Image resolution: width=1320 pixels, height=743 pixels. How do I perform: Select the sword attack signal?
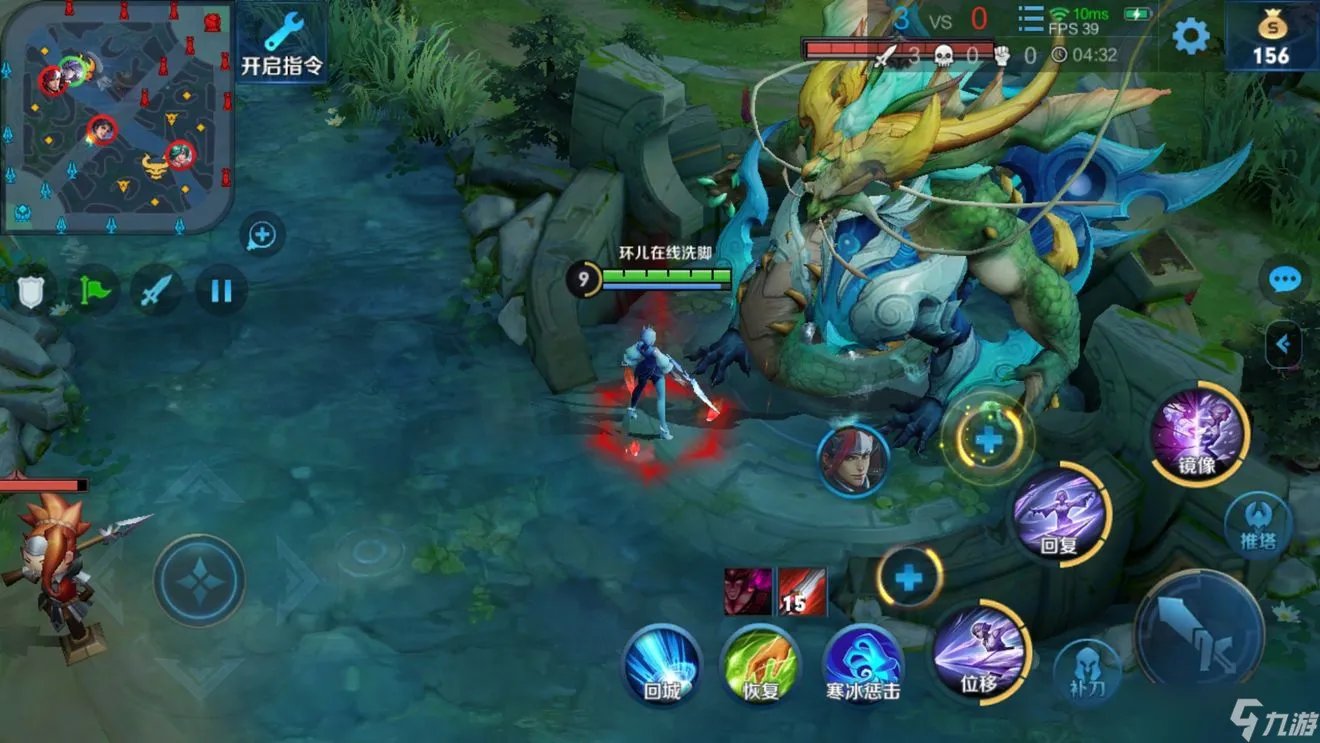pyautogui.click(x=157, y=292)
